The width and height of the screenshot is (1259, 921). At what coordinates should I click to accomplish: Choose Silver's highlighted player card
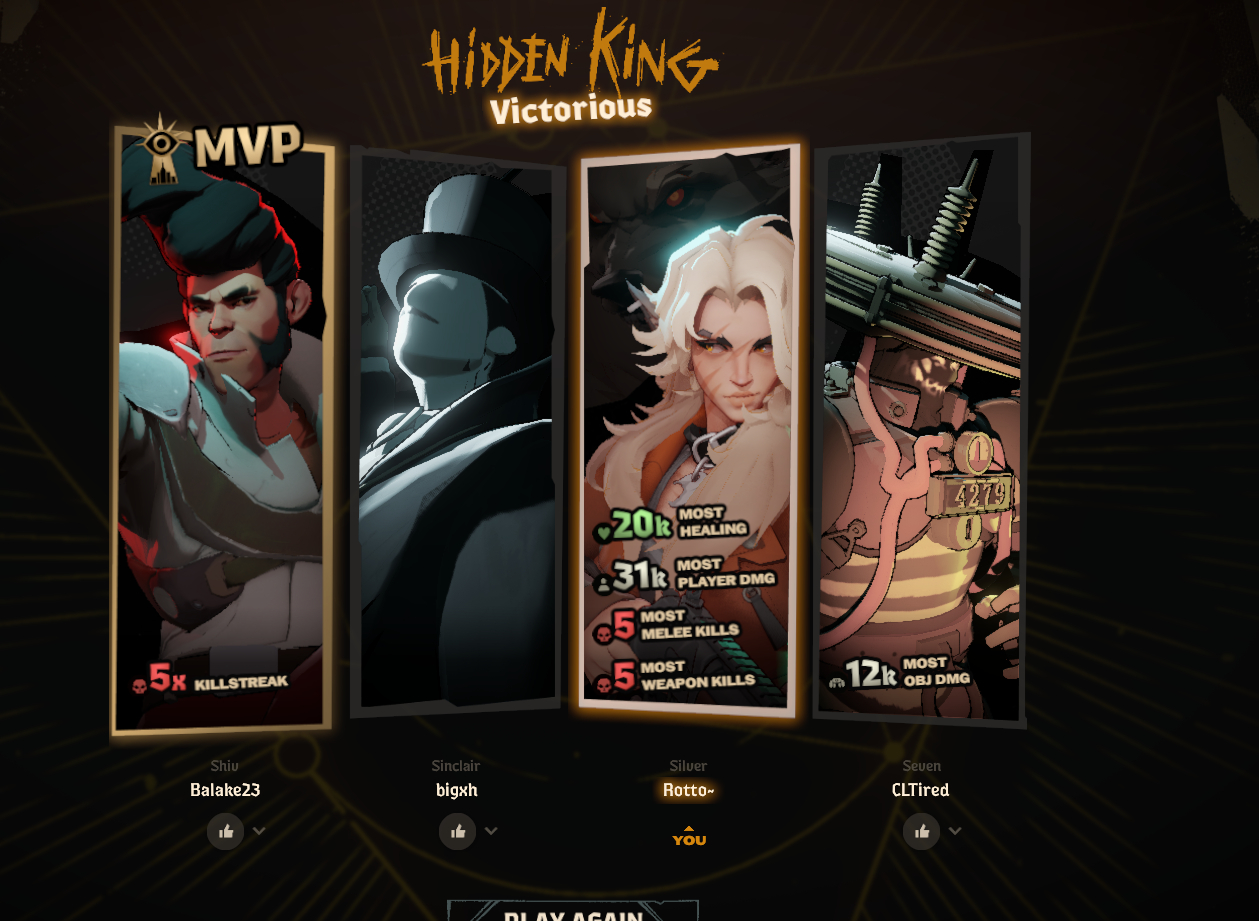[689, 430]
